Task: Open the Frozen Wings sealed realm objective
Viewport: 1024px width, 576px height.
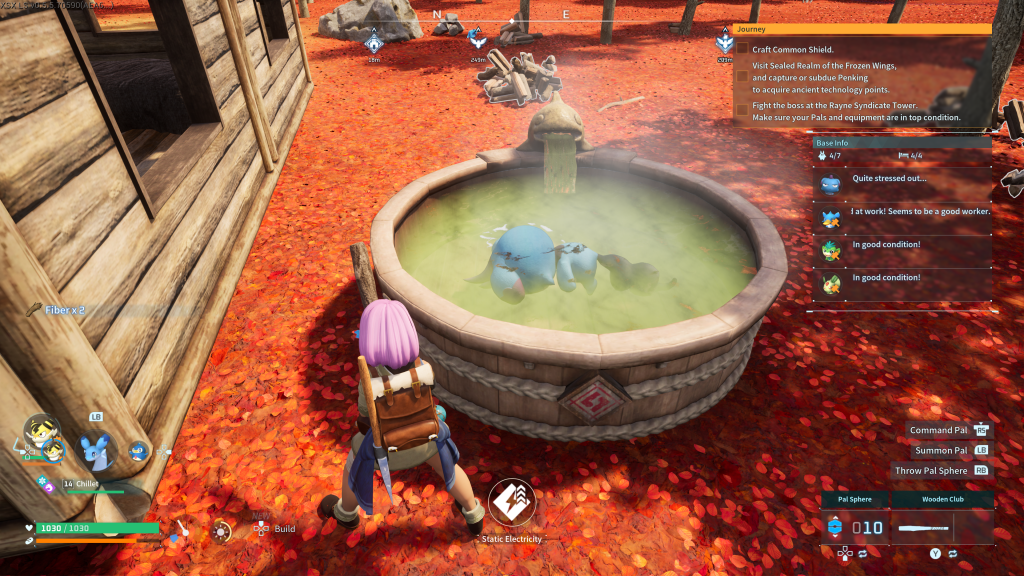Action: point(824,77)
